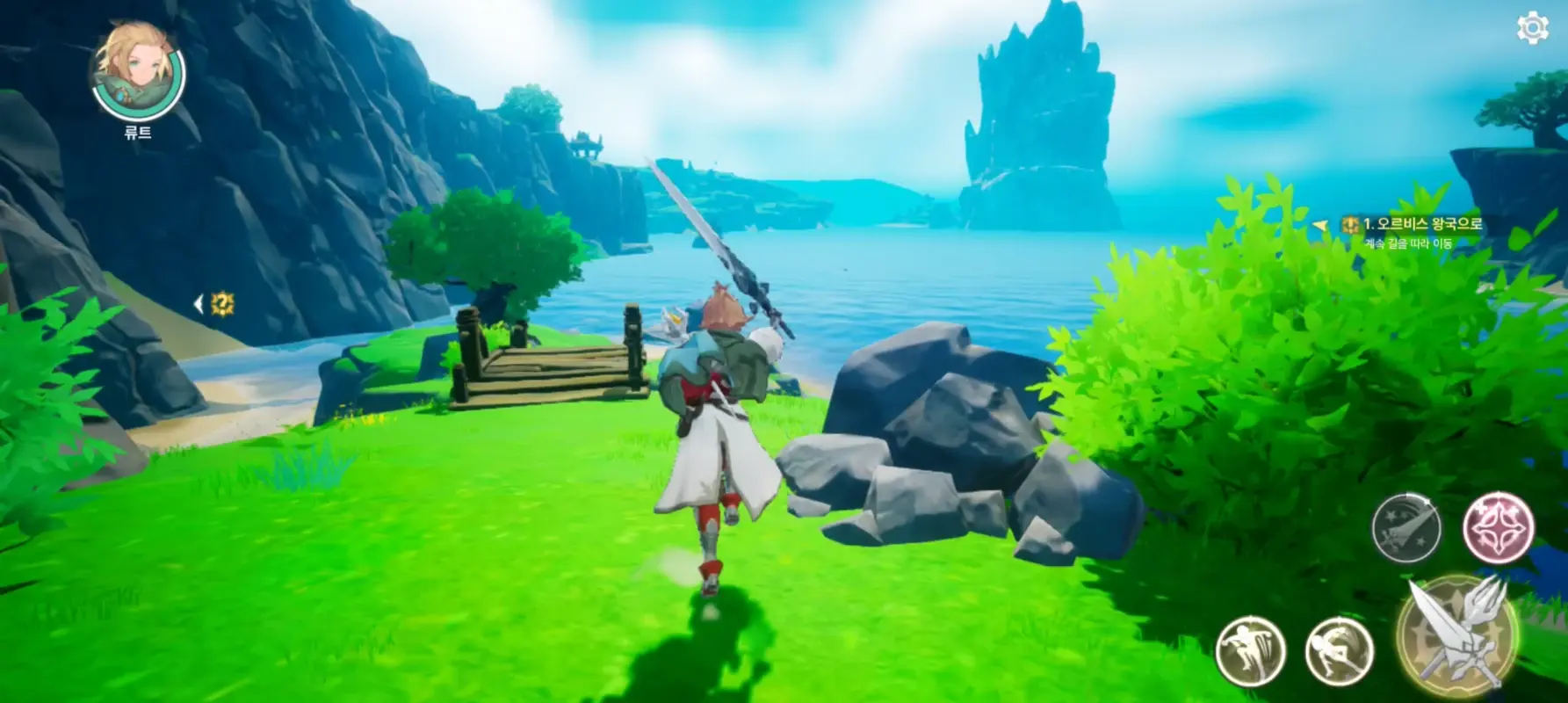Click the white waypoint arrow on the left
The image size is (1568, 703).
pyautogui.click(x=200, y=301)
